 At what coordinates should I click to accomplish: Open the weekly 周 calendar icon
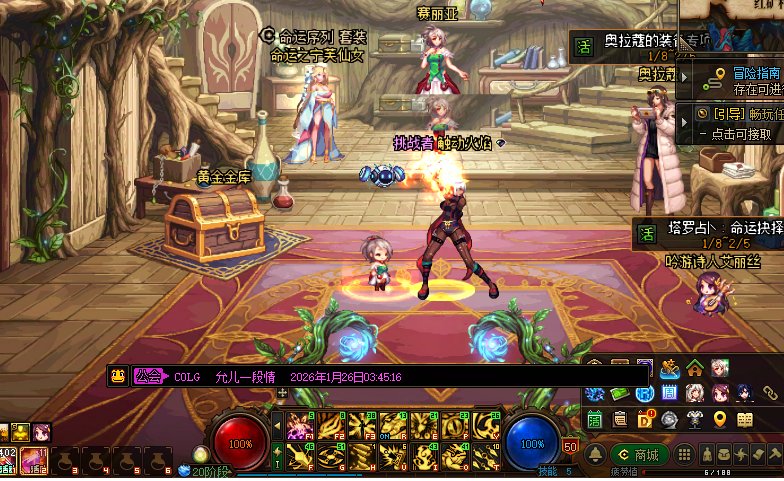(x=669, y=393)
